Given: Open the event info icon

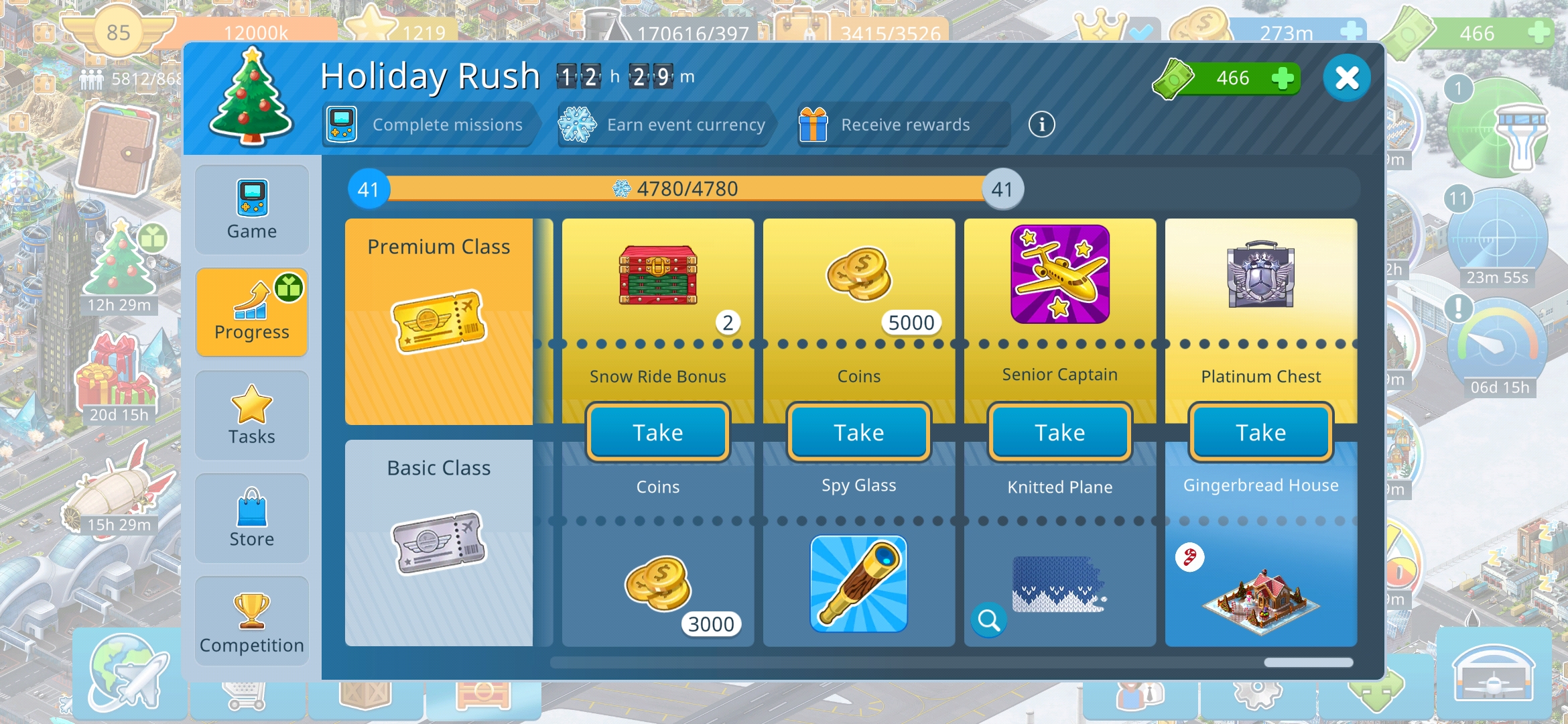Looking at the screenshot, I should (x=1041, y=125).
